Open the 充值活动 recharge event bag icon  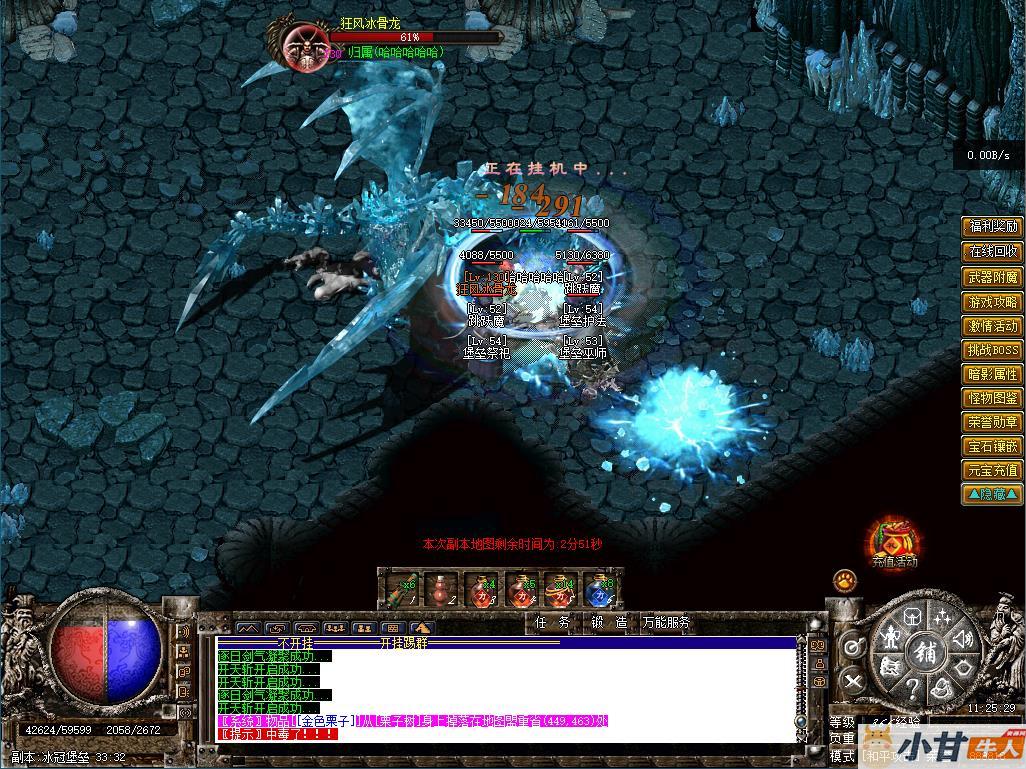[892, 540]
